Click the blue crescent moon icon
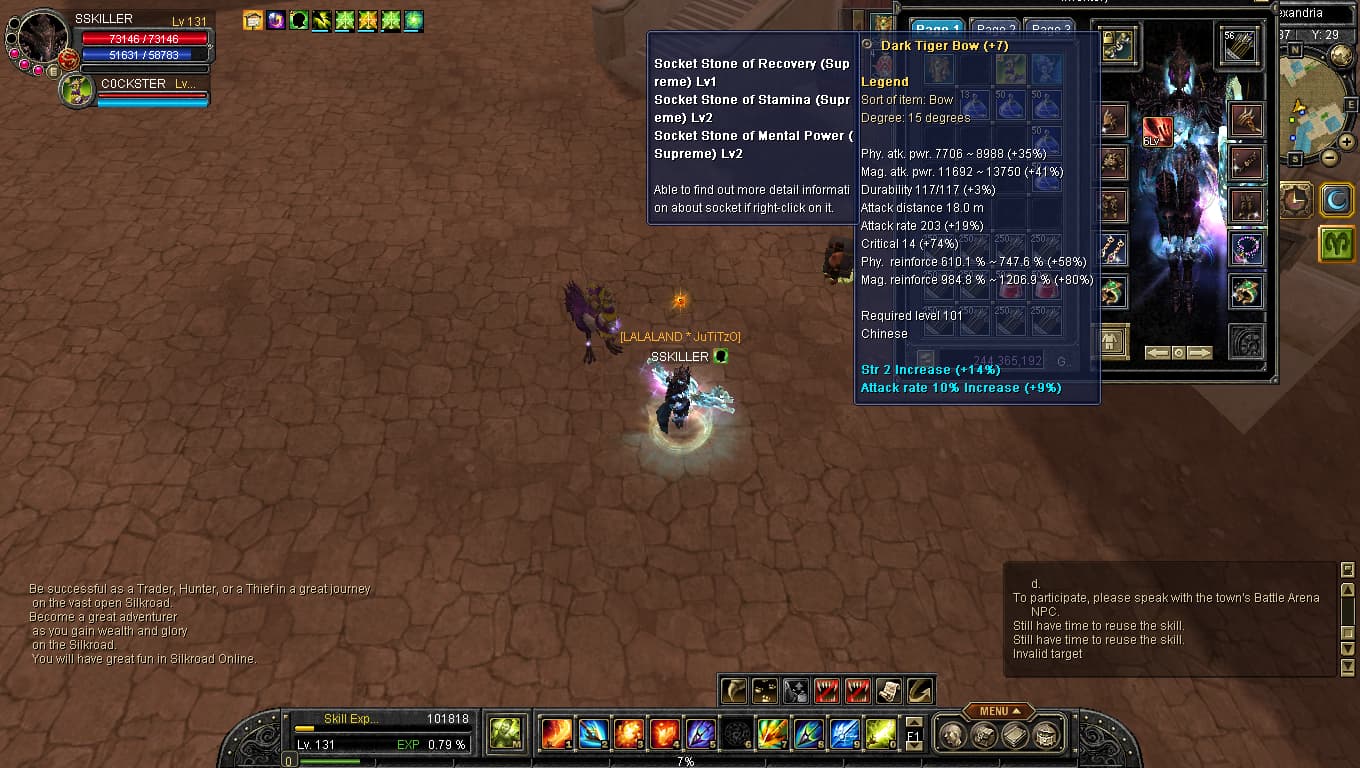Viewport: 1360px width, 768px height. (1336, 199)
